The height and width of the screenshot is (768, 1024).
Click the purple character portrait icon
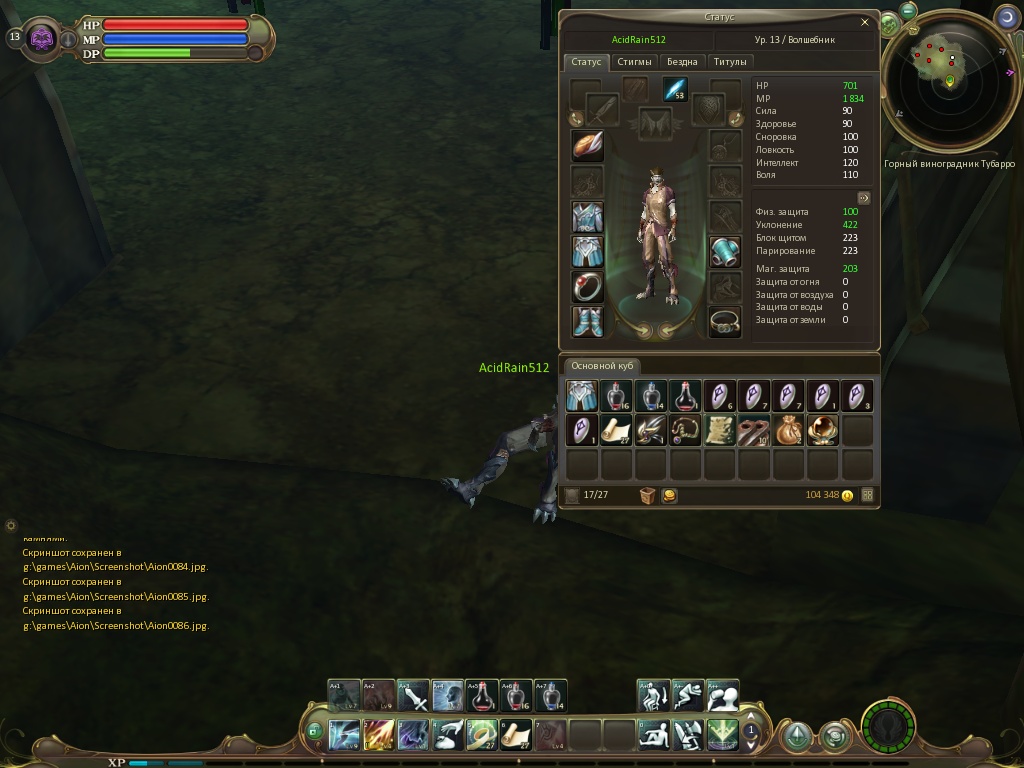tap(42, 38)
